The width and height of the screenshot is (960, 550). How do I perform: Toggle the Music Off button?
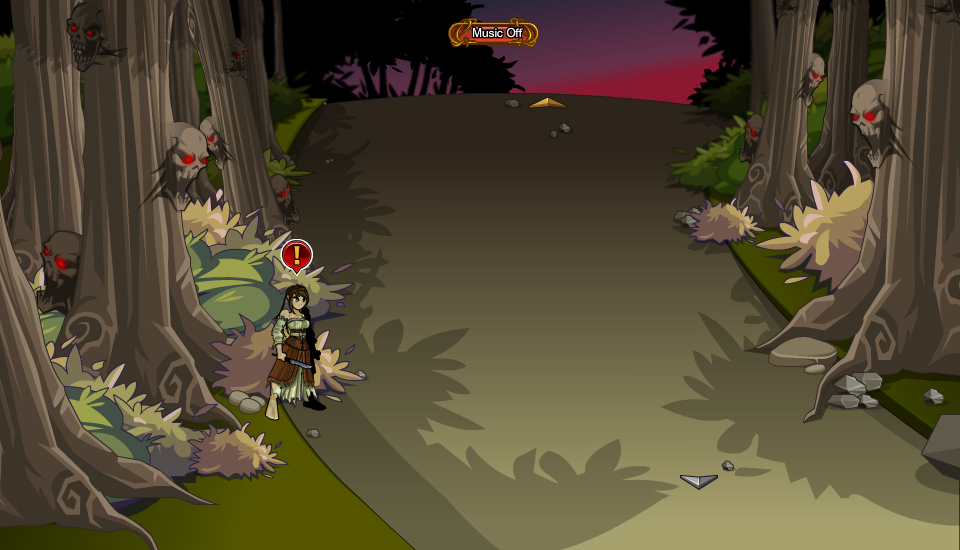494,33
